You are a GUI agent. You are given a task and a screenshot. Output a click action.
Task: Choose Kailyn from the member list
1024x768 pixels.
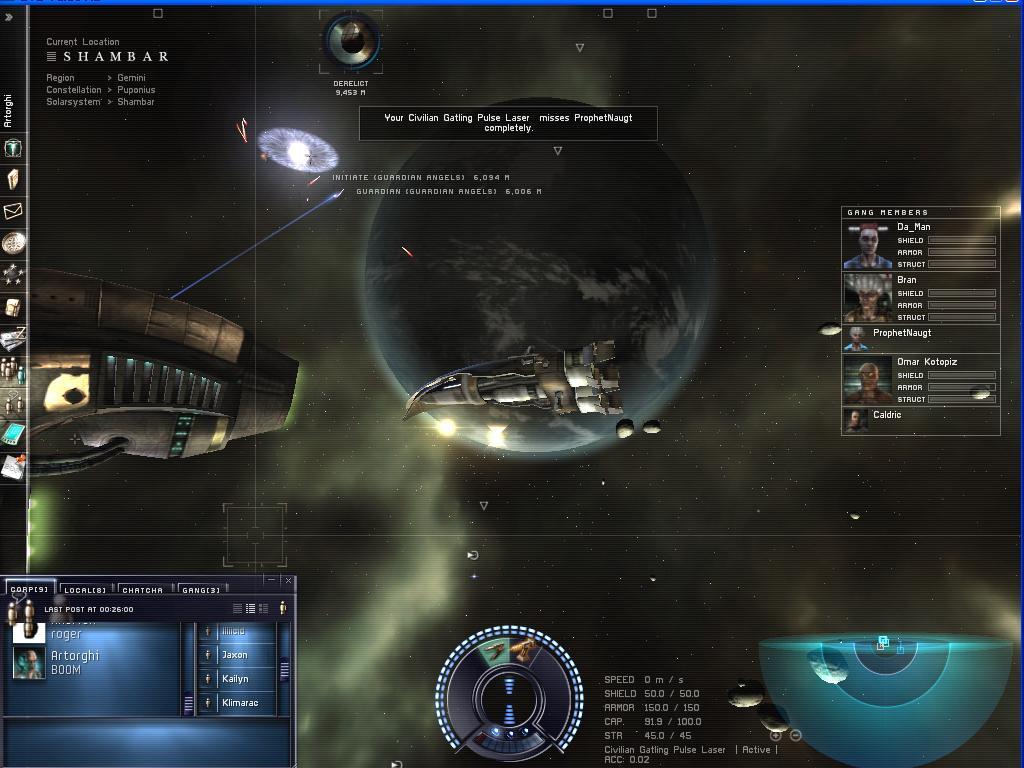point(234,679)
